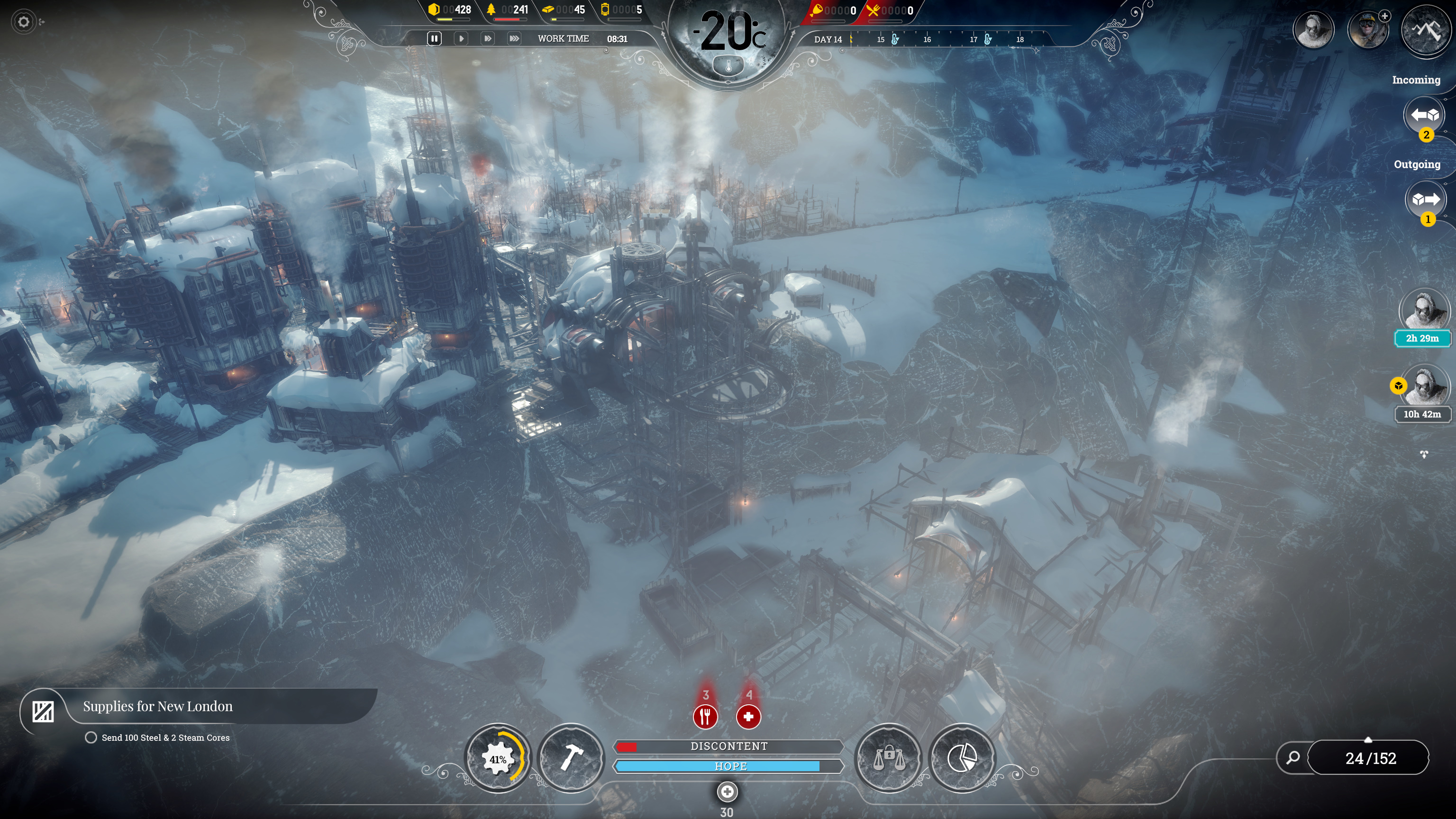This screenshot has height=819, width=1456.
Task: Select the scout with 2h 29m timer
Action: tap(1423, 310)
